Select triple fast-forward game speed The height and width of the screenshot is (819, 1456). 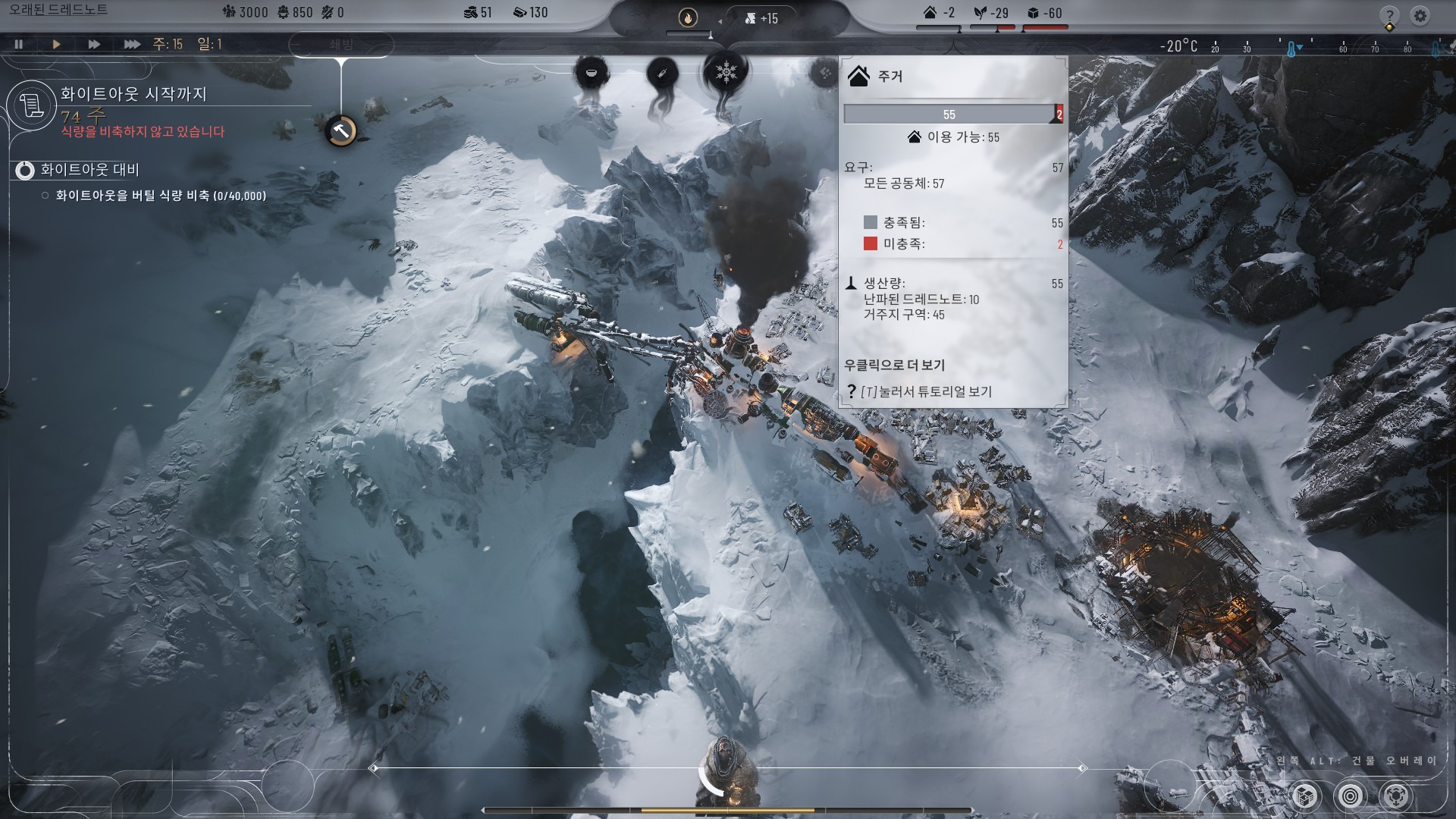(132, 44)
